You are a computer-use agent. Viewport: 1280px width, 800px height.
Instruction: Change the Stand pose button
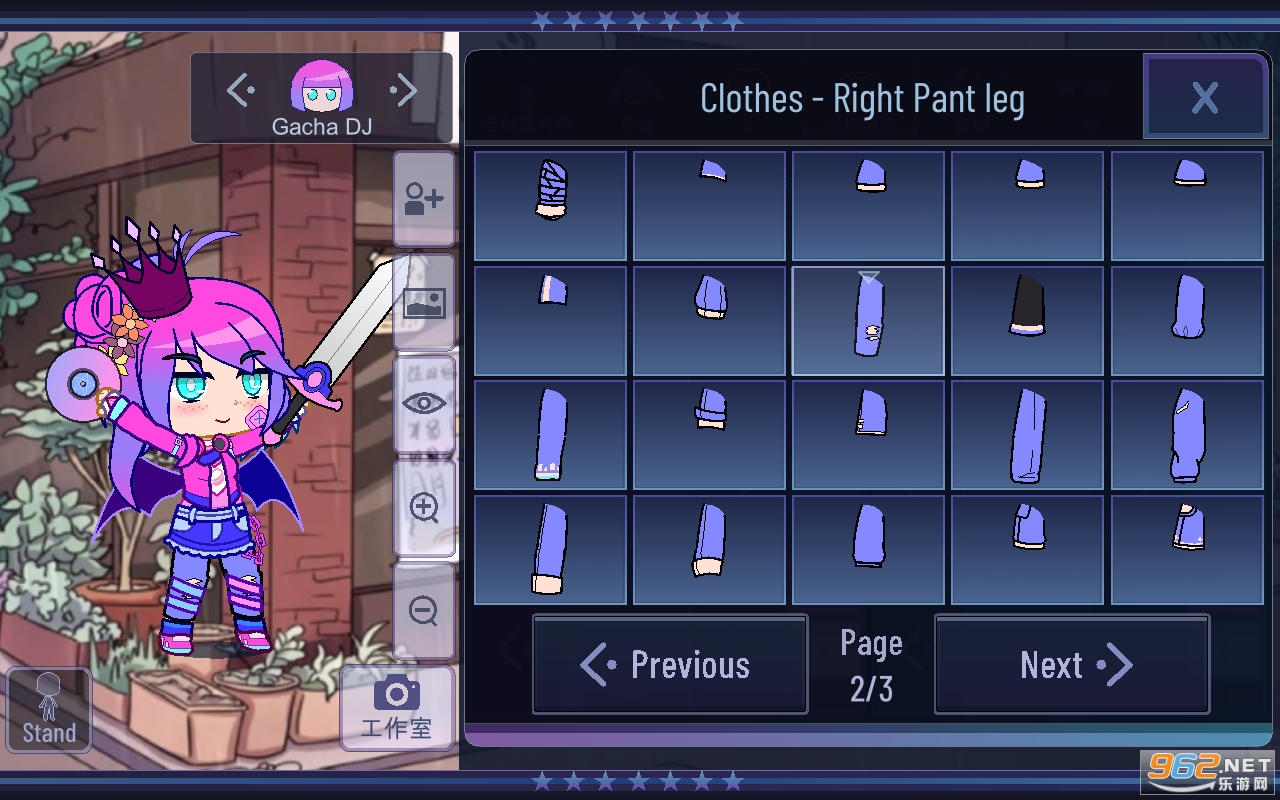49,709
